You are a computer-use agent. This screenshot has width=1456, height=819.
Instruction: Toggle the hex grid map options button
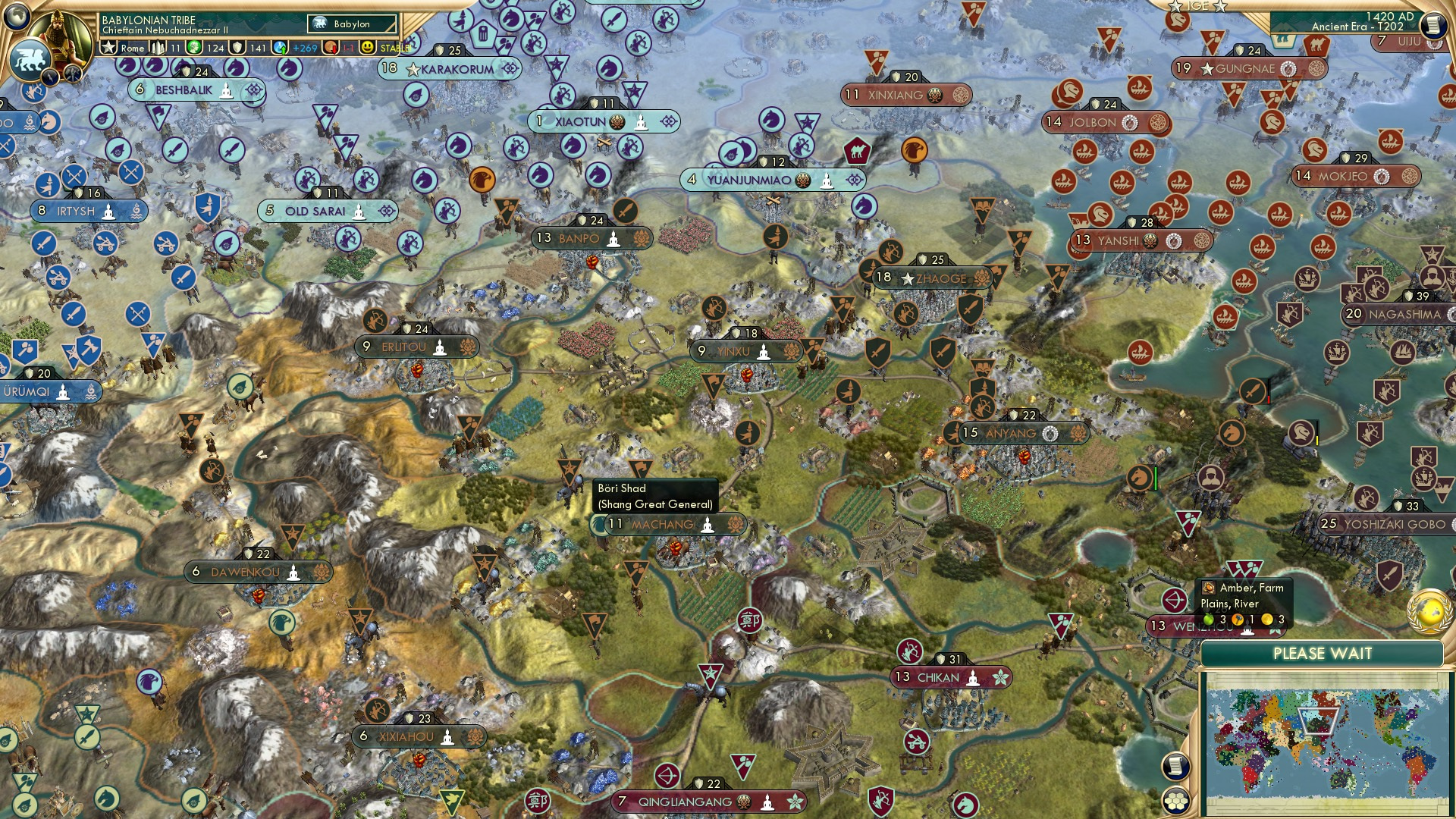(x=1175, y=801)
